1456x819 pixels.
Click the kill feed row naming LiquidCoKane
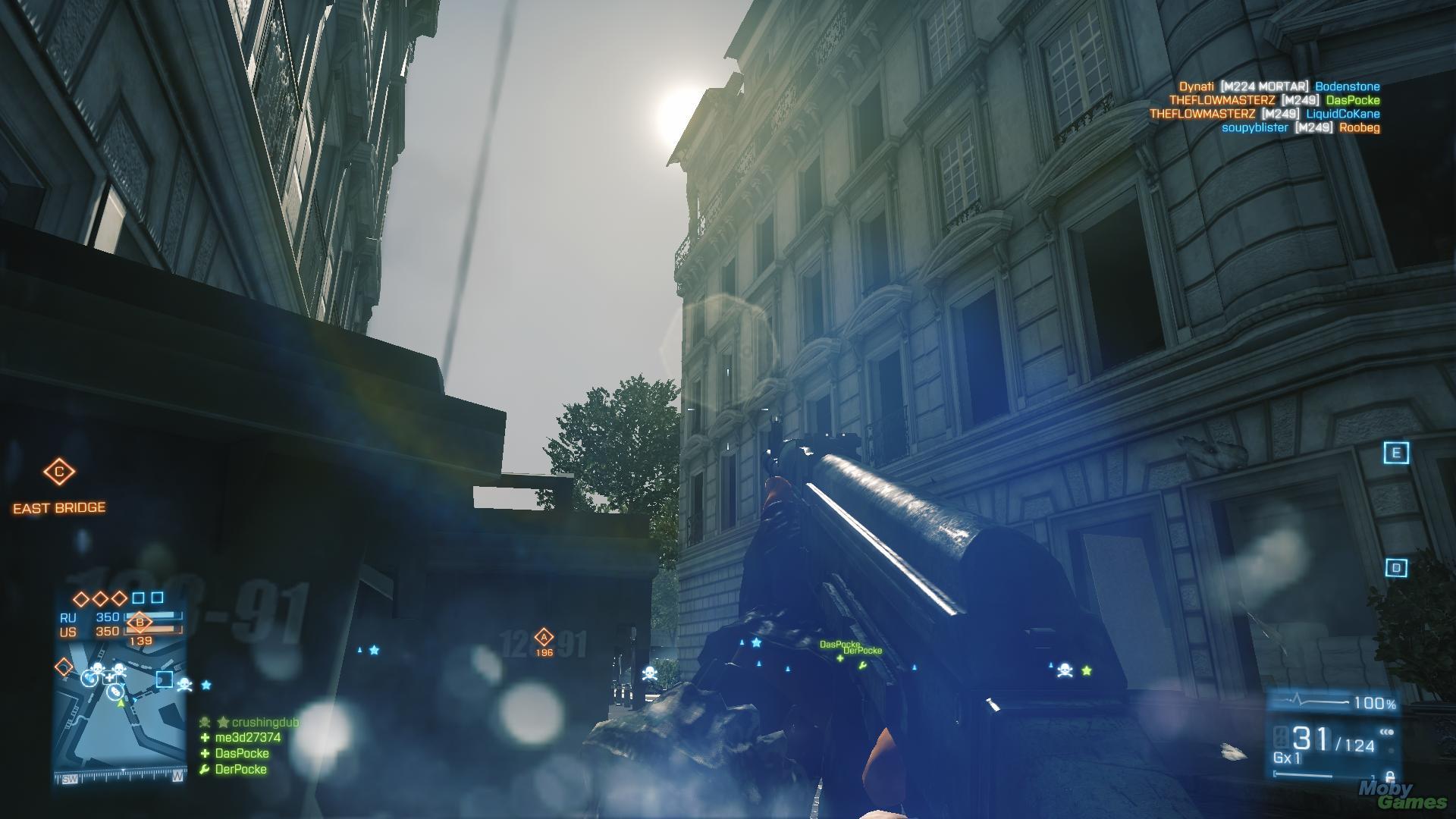coord(1264,114)
